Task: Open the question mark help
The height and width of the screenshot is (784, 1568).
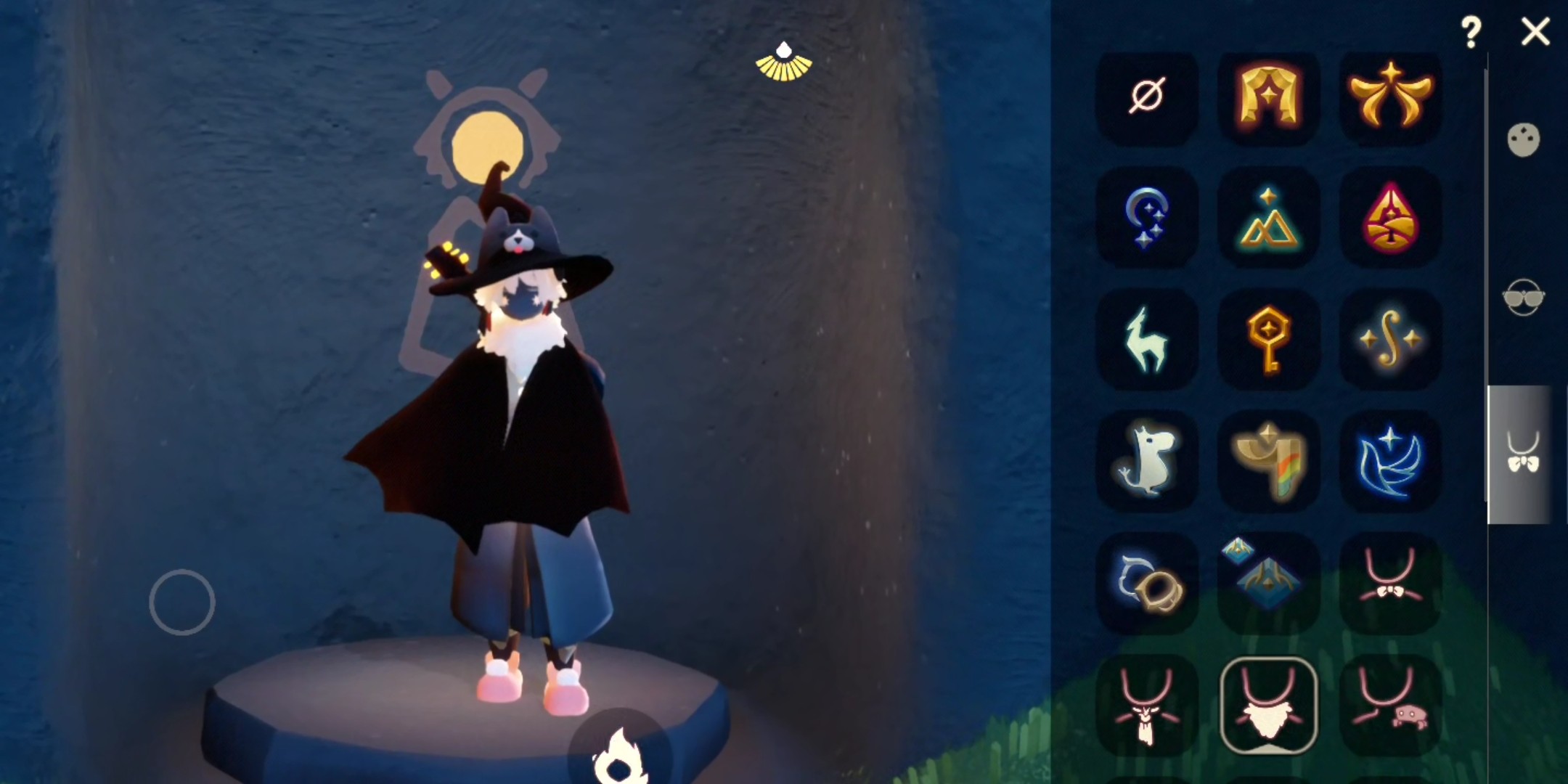Action: (1471, 33)
